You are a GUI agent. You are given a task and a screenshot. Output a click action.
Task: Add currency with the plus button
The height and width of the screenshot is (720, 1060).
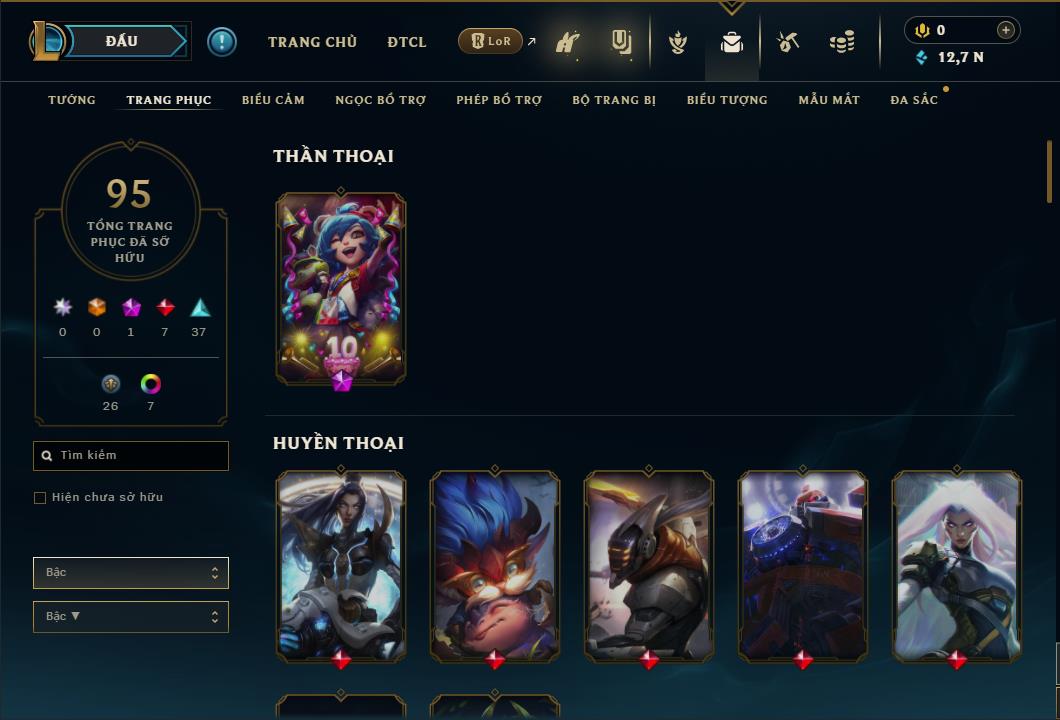pyautogui.click(x=1006, y=30)
